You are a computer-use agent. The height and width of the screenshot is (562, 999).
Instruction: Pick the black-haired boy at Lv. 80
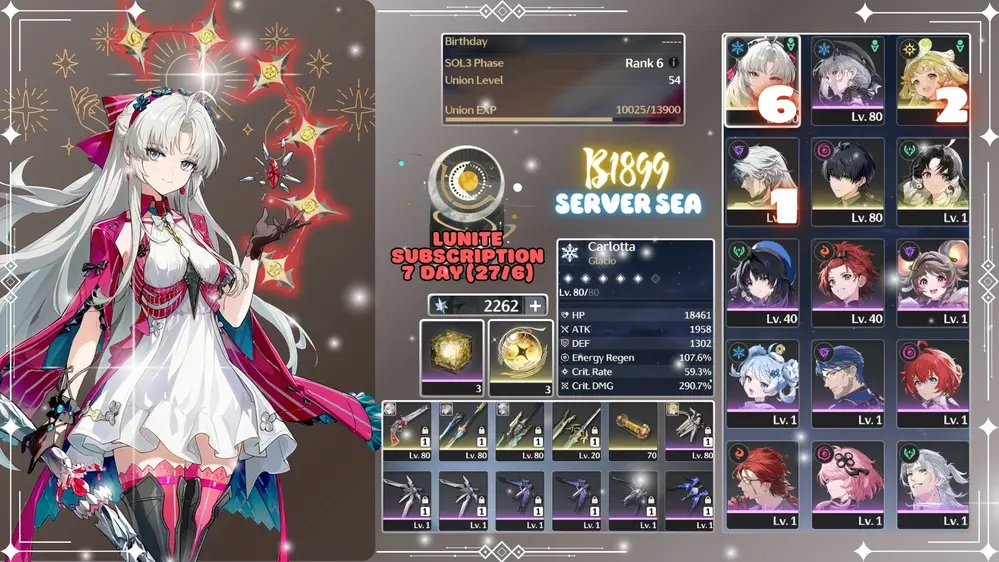[x=848, y=180]
